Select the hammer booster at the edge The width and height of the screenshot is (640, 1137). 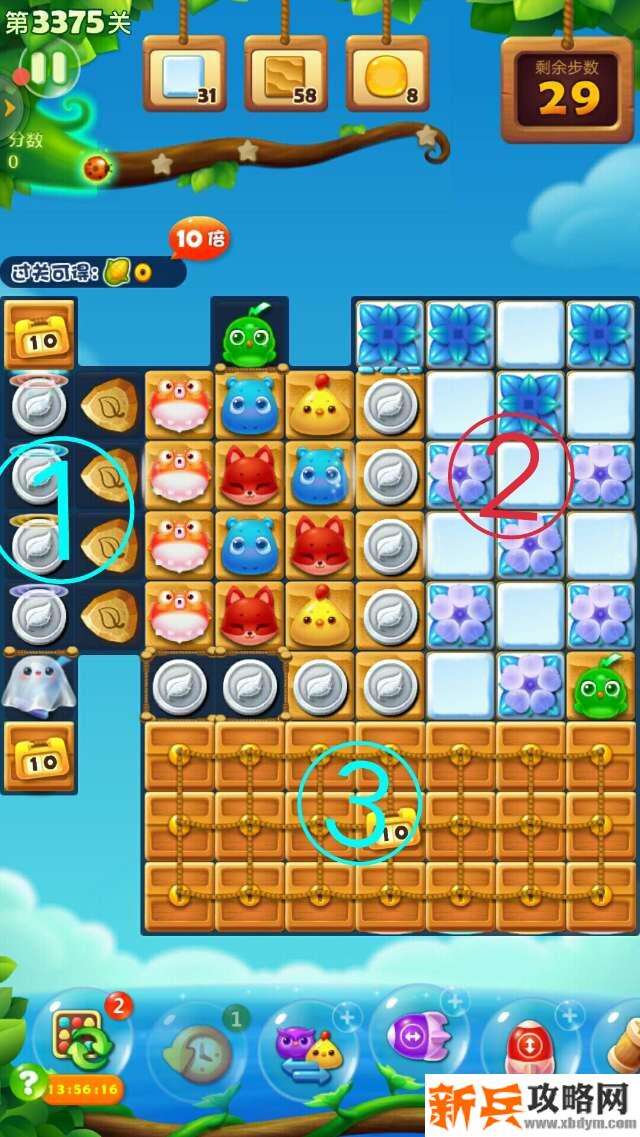627,1045
